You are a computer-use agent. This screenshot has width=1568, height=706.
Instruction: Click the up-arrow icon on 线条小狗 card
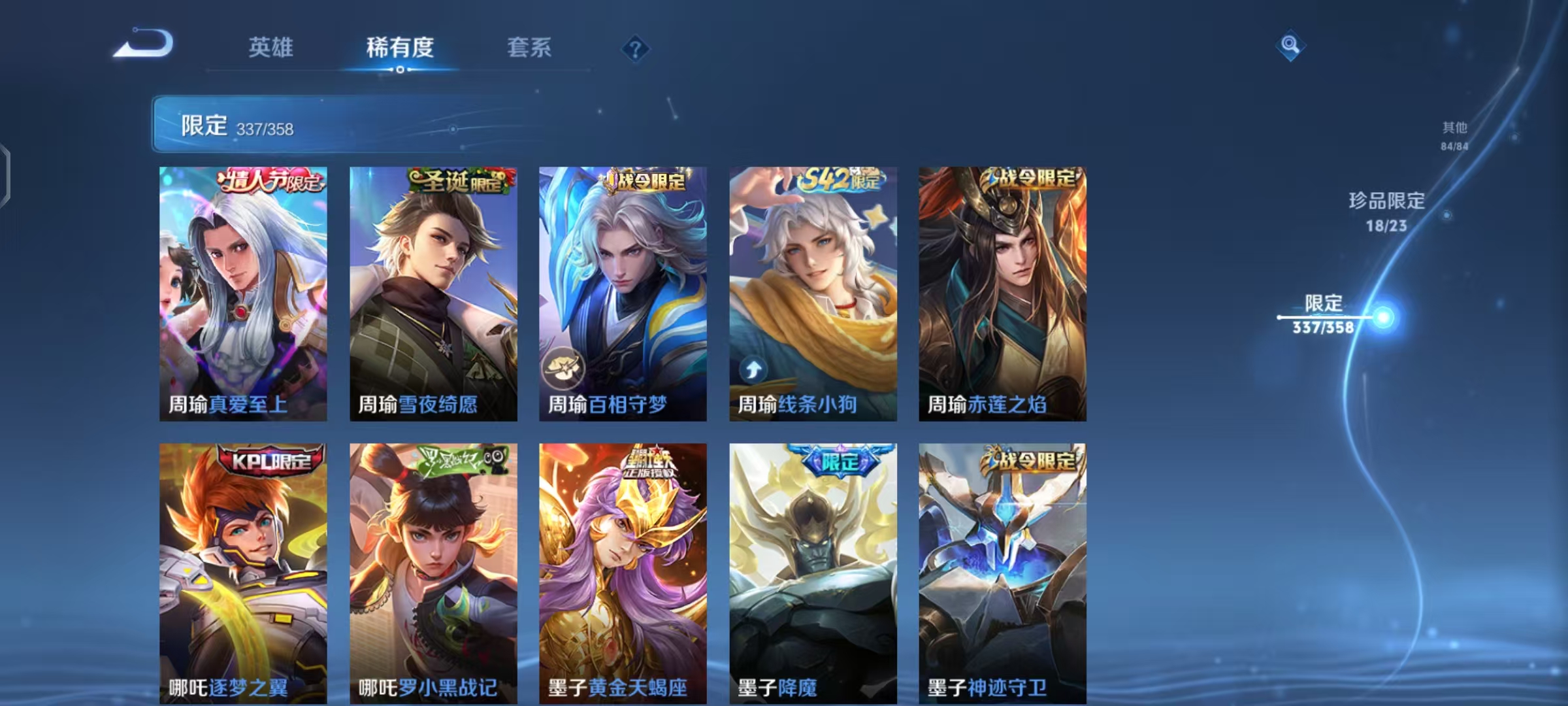[753, 369]
